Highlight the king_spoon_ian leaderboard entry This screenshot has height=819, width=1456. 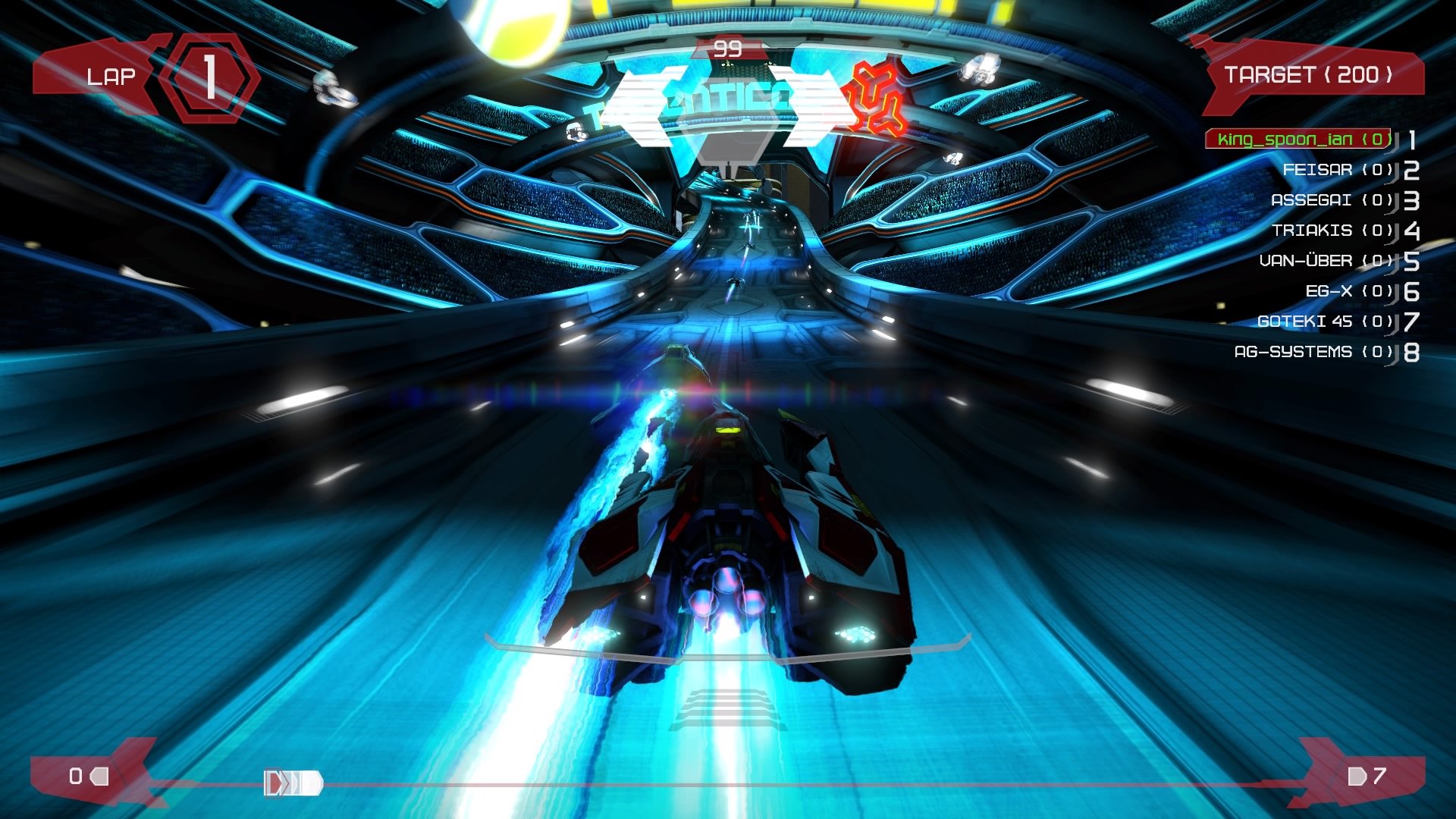[x=1298, y=140]
